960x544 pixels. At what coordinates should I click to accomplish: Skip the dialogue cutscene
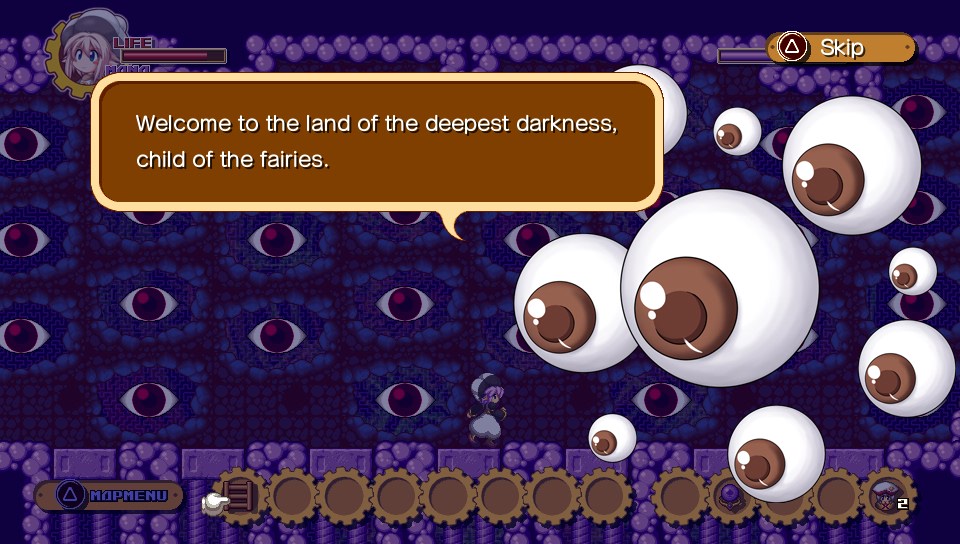point(840,47)
